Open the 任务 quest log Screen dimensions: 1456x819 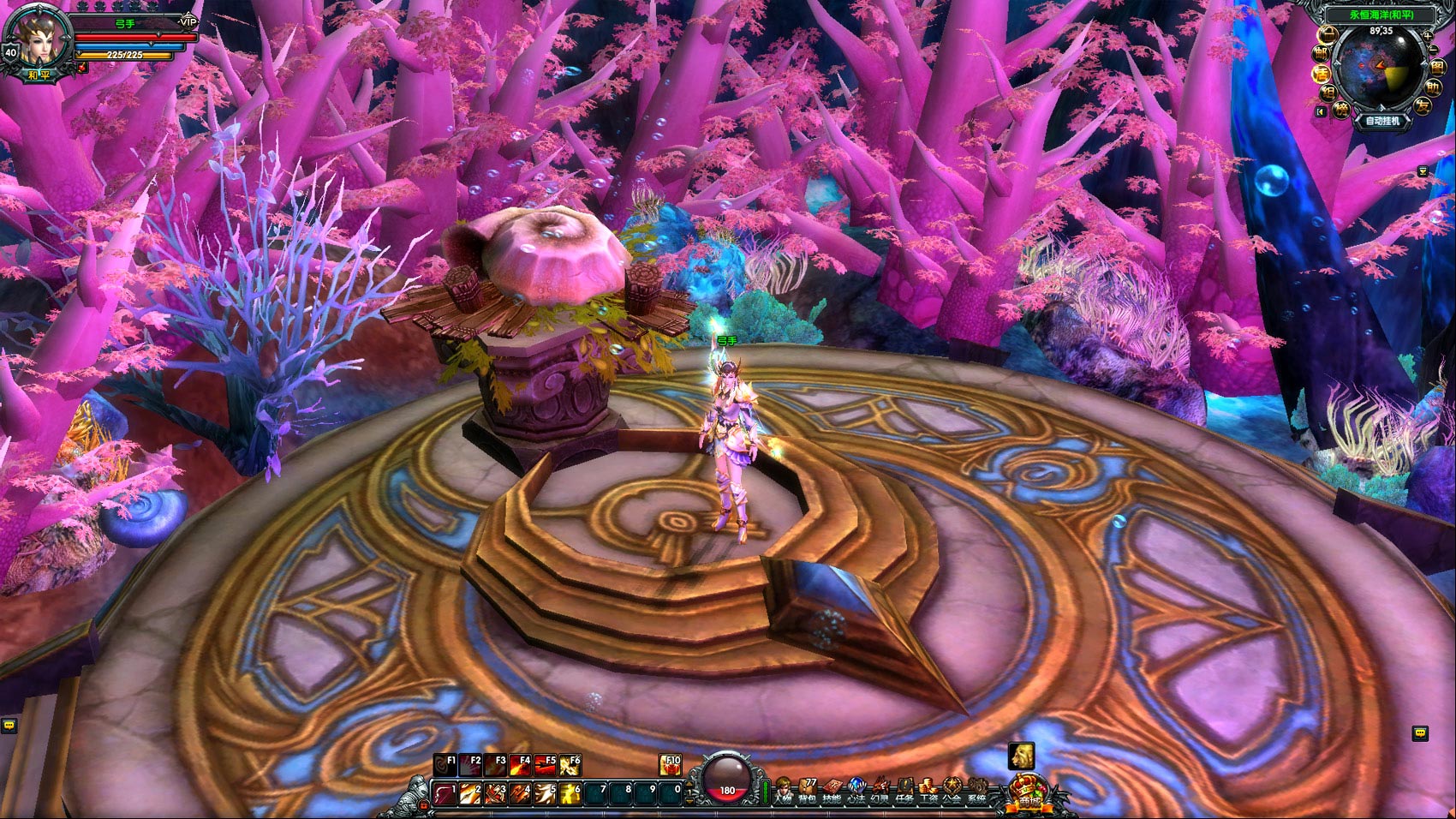click(904, 792)
